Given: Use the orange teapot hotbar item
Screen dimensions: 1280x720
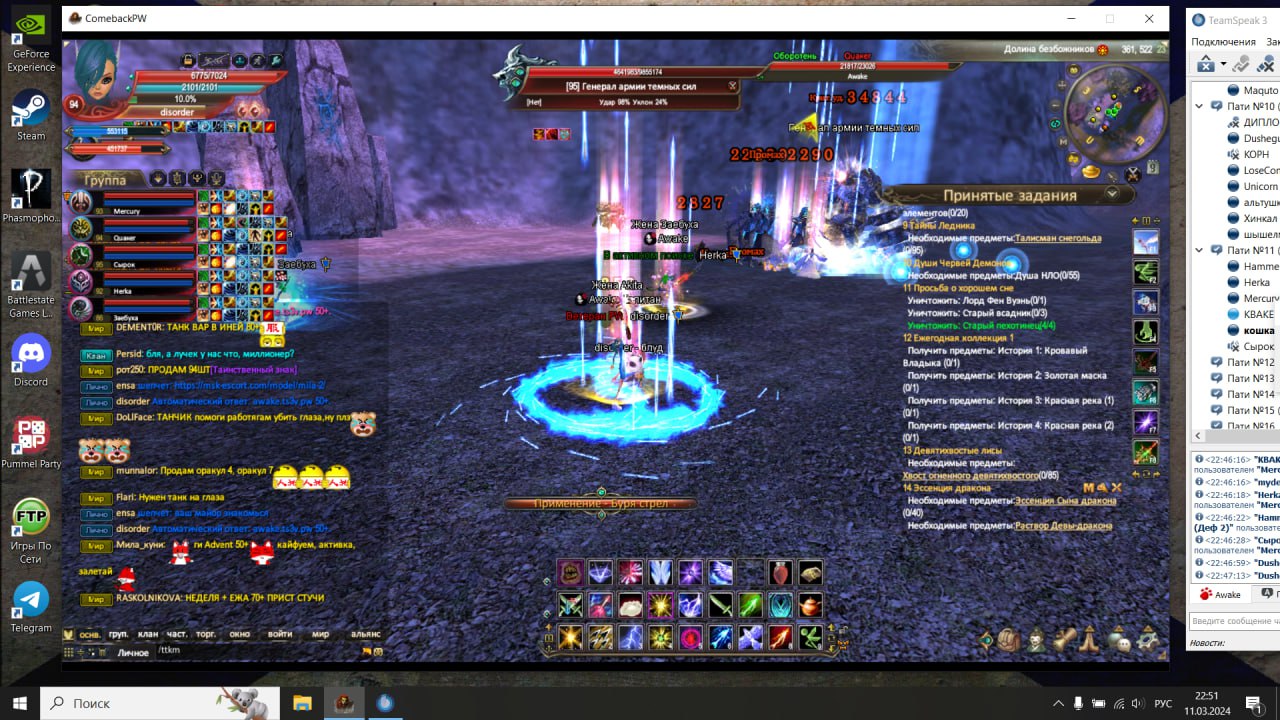Looking at the screenshot, I should pos(810,605).
